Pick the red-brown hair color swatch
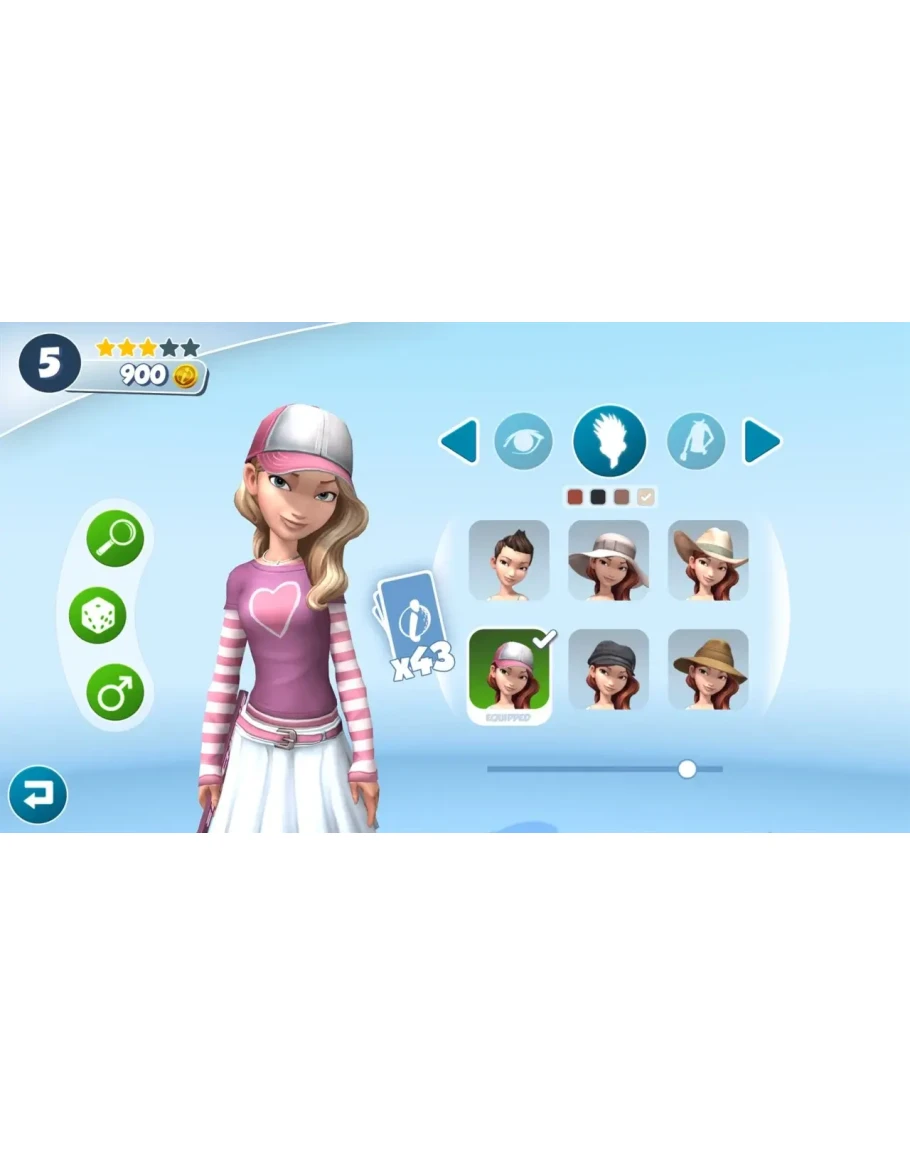910x1155 pixels. coord(574,497)
